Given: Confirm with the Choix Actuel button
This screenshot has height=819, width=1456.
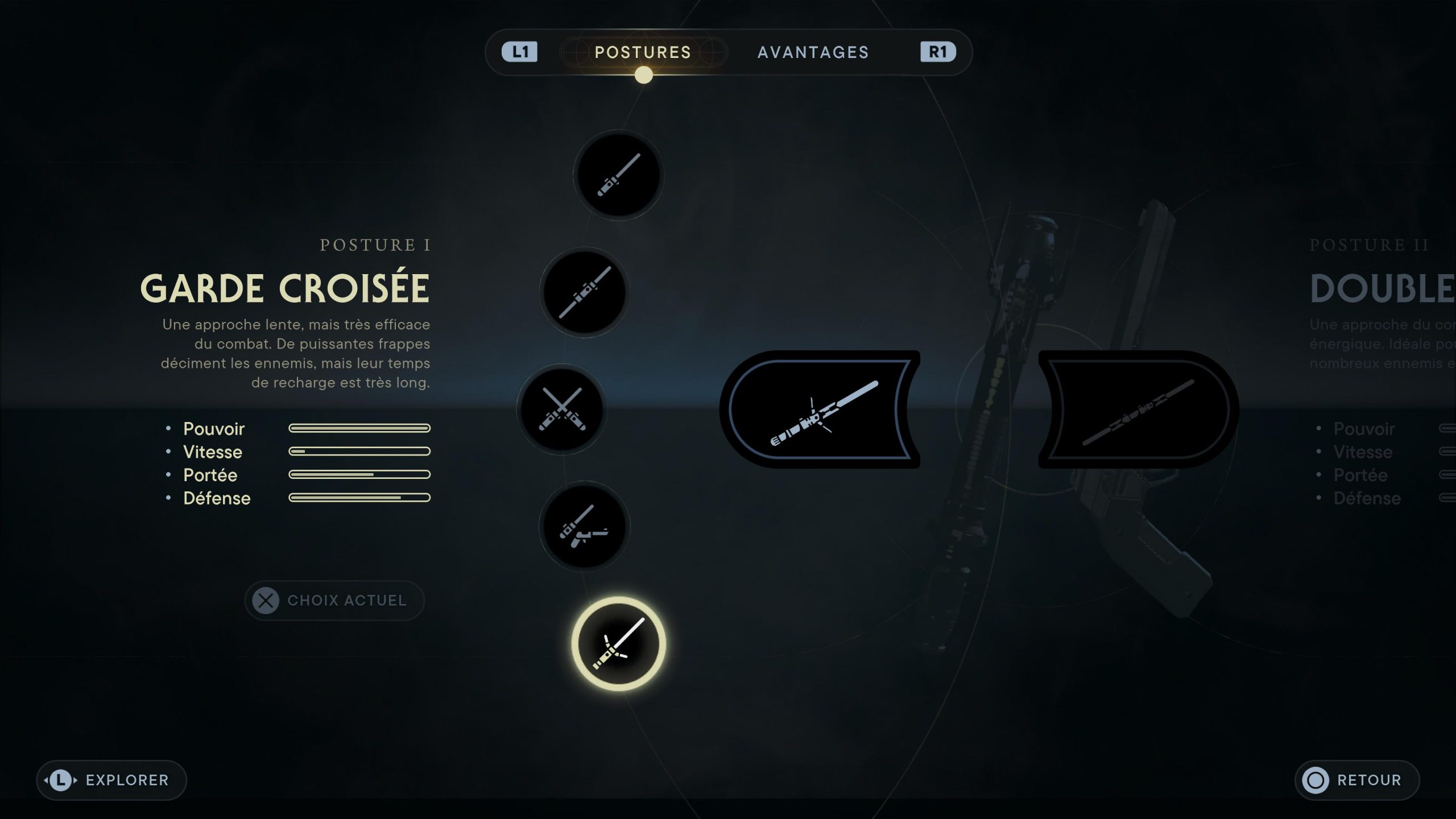Looking at the screenshot, I should pyautogui.click(x=334, y=601).
